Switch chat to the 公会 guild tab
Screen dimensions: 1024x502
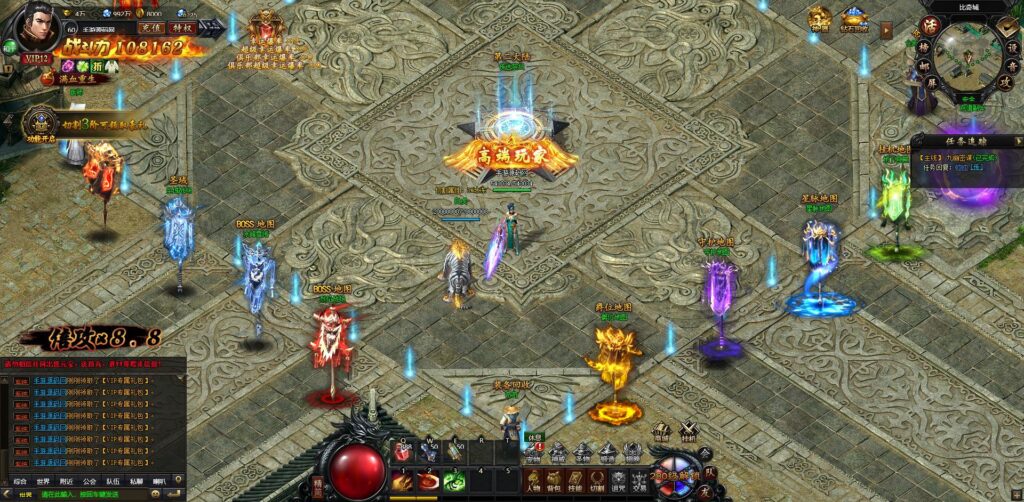tap(90, 481)
